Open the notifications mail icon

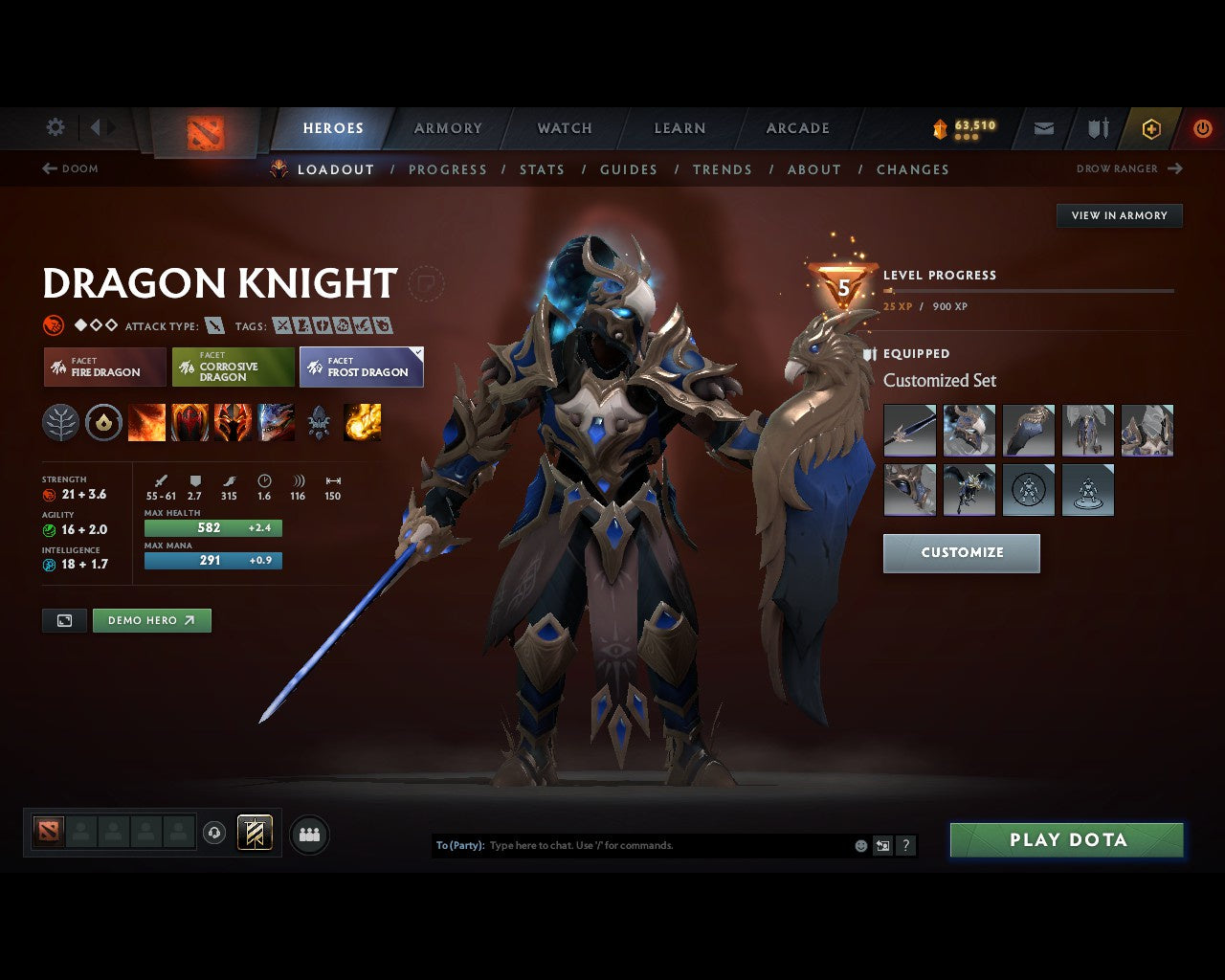tap(1043, 128)
